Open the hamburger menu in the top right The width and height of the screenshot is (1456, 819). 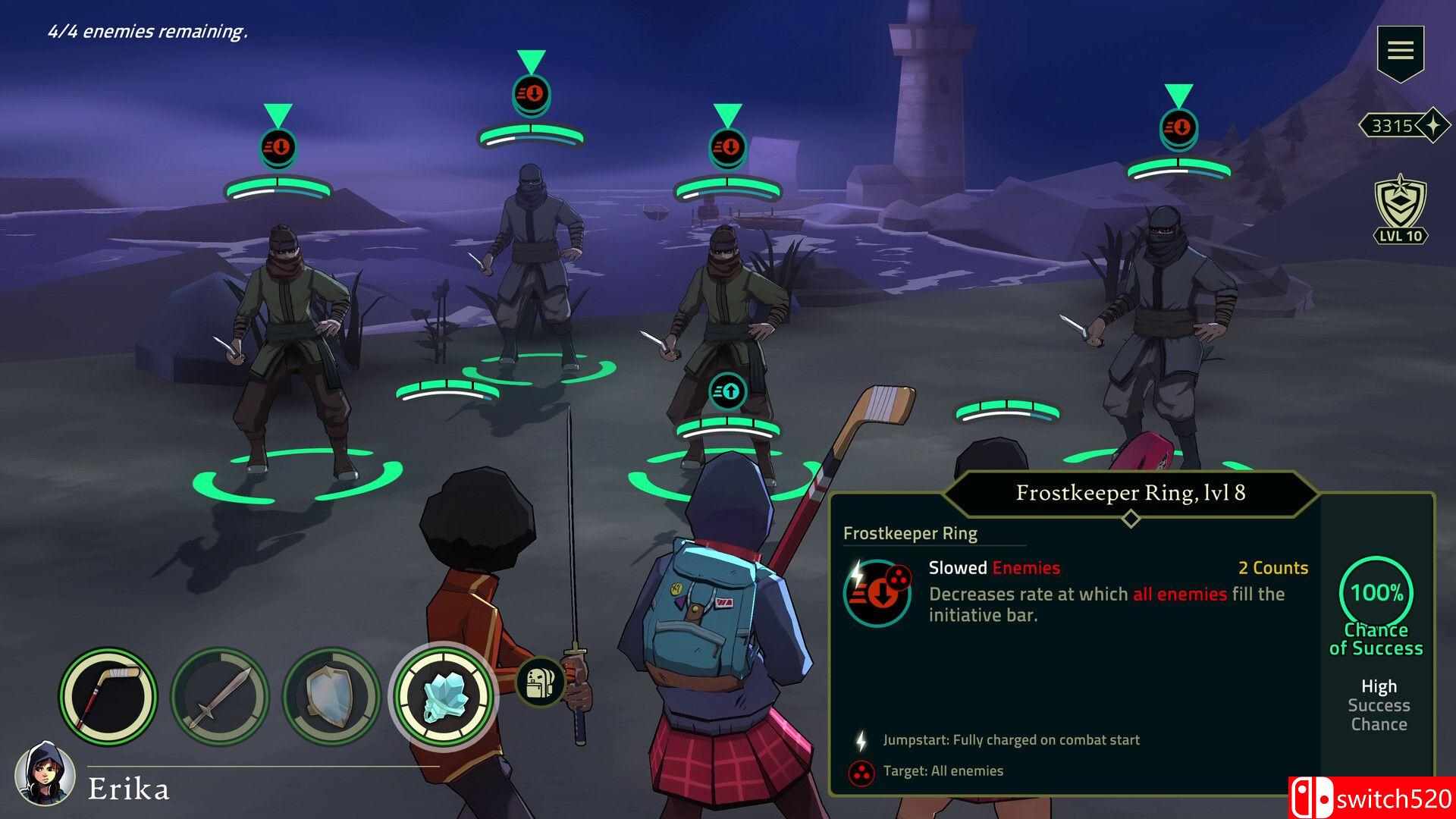coord(1401,49)
